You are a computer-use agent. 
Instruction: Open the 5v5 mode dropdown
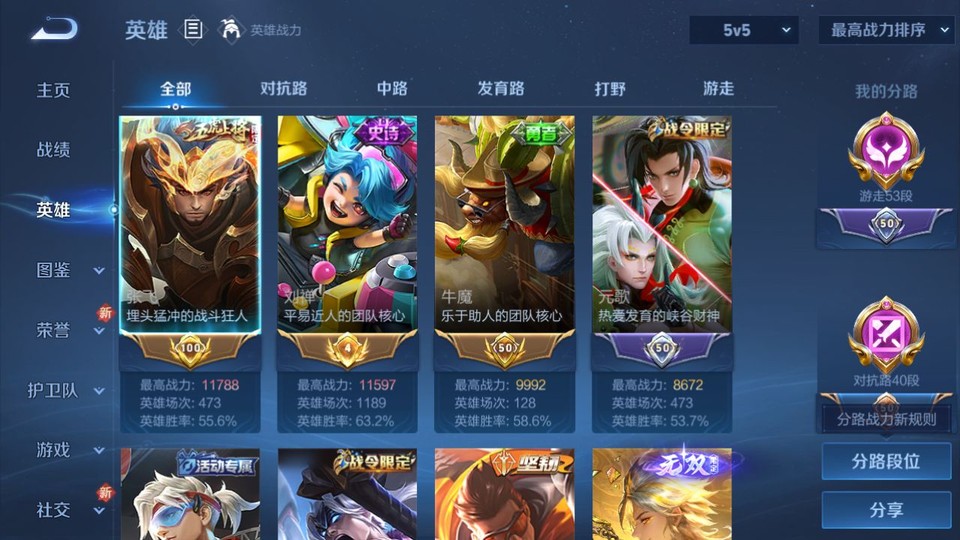coord(743,31)
